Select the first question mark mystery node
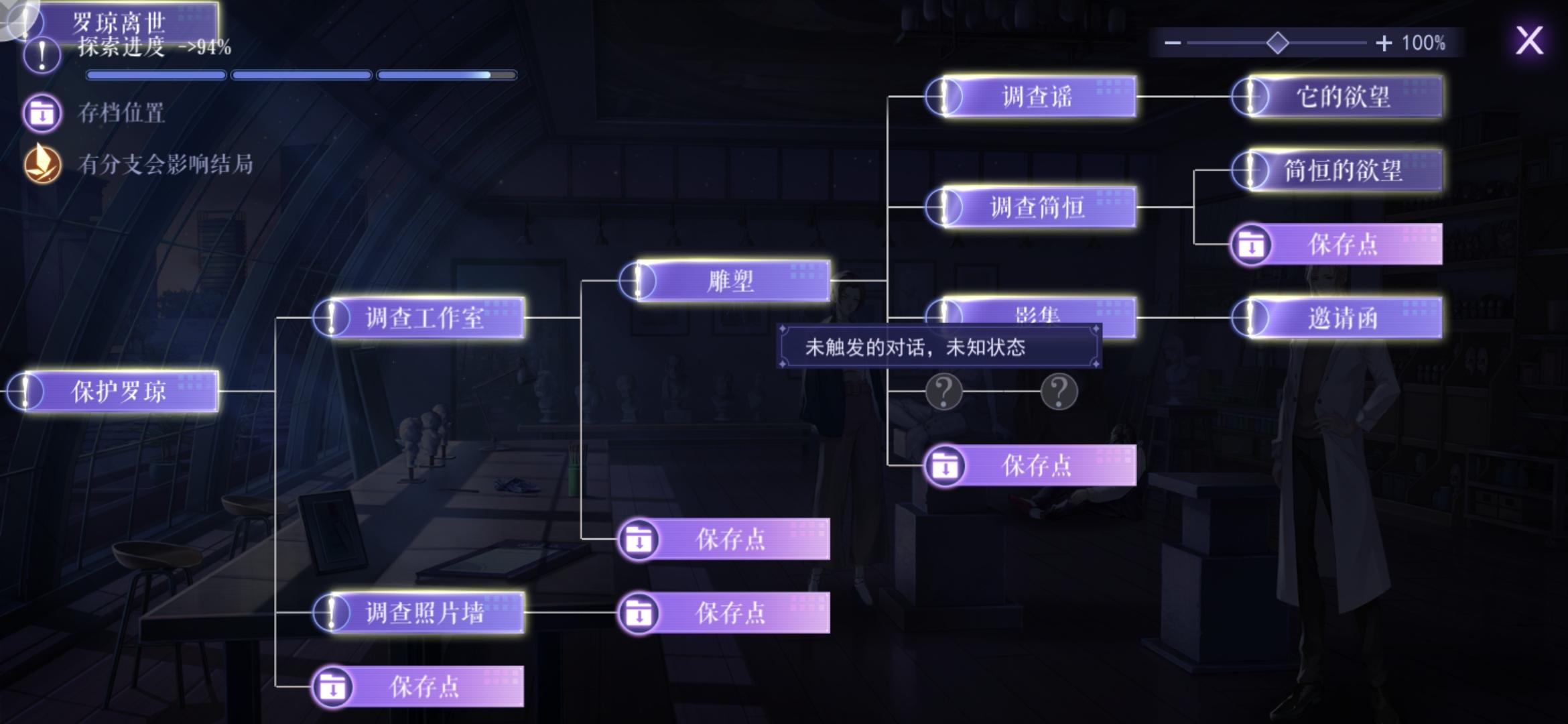The height and width of the screenshot is (724, 1568). coord(944,391)
